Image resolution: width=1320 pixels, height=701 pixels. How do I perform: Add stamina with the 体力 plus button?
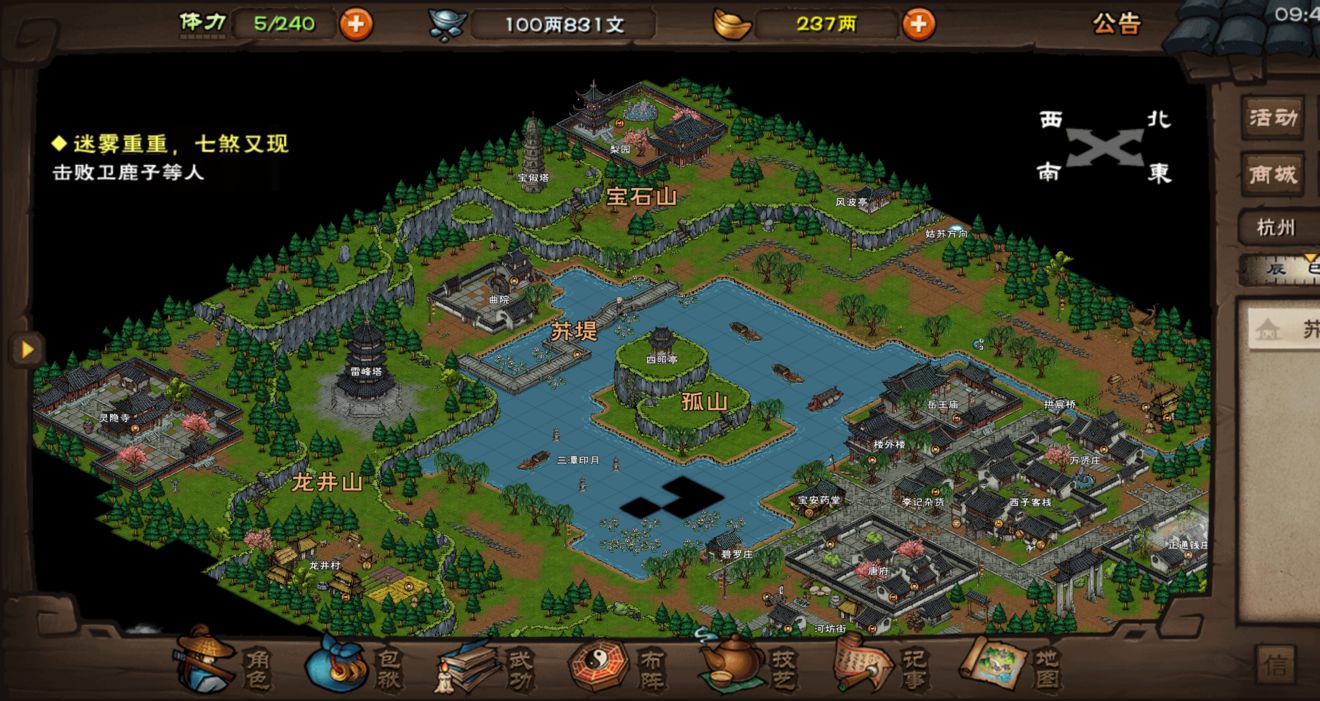coord(356,24)
